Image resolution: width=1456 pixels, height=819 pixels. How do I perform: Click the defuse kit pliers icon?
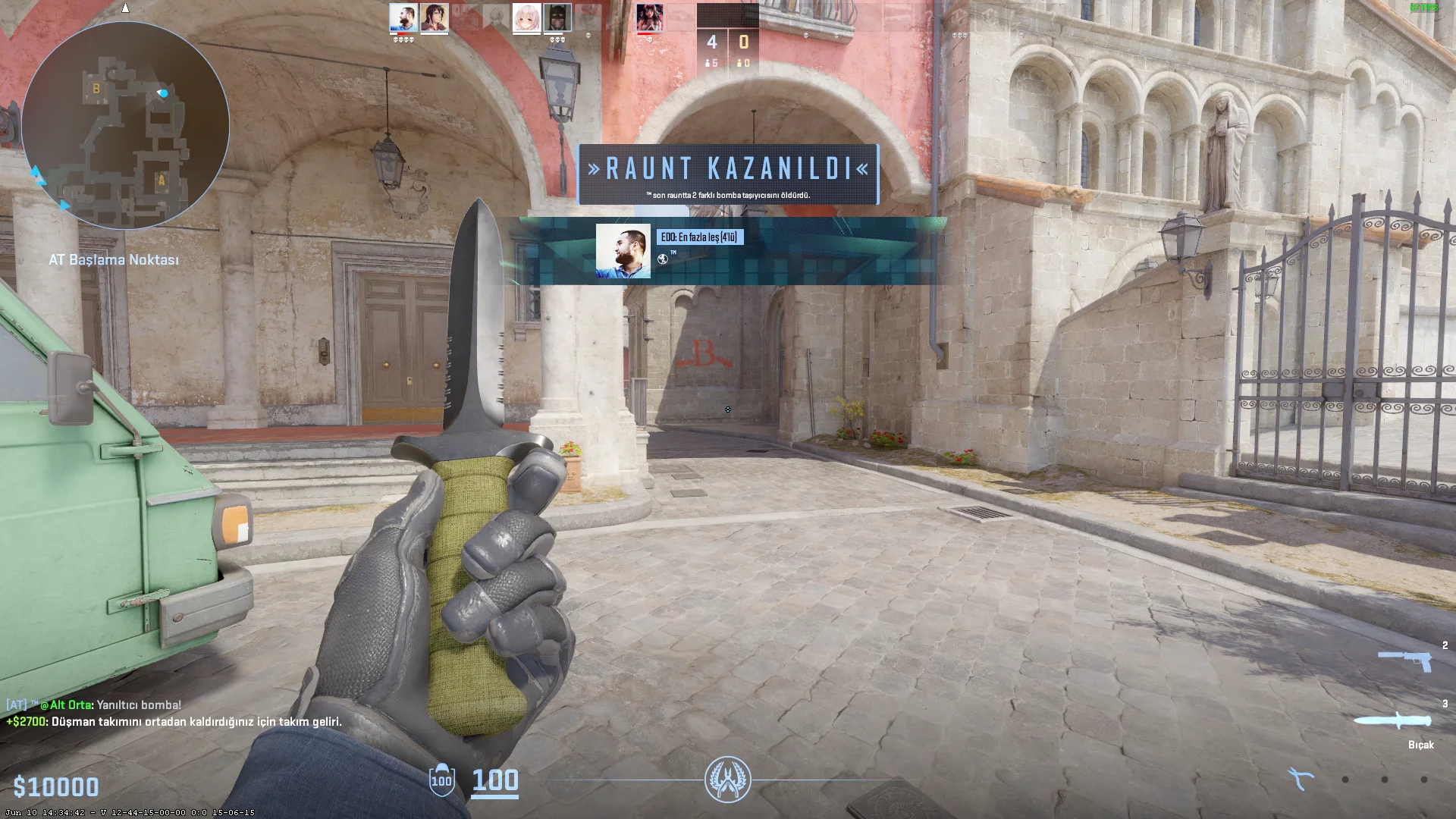1301,779
